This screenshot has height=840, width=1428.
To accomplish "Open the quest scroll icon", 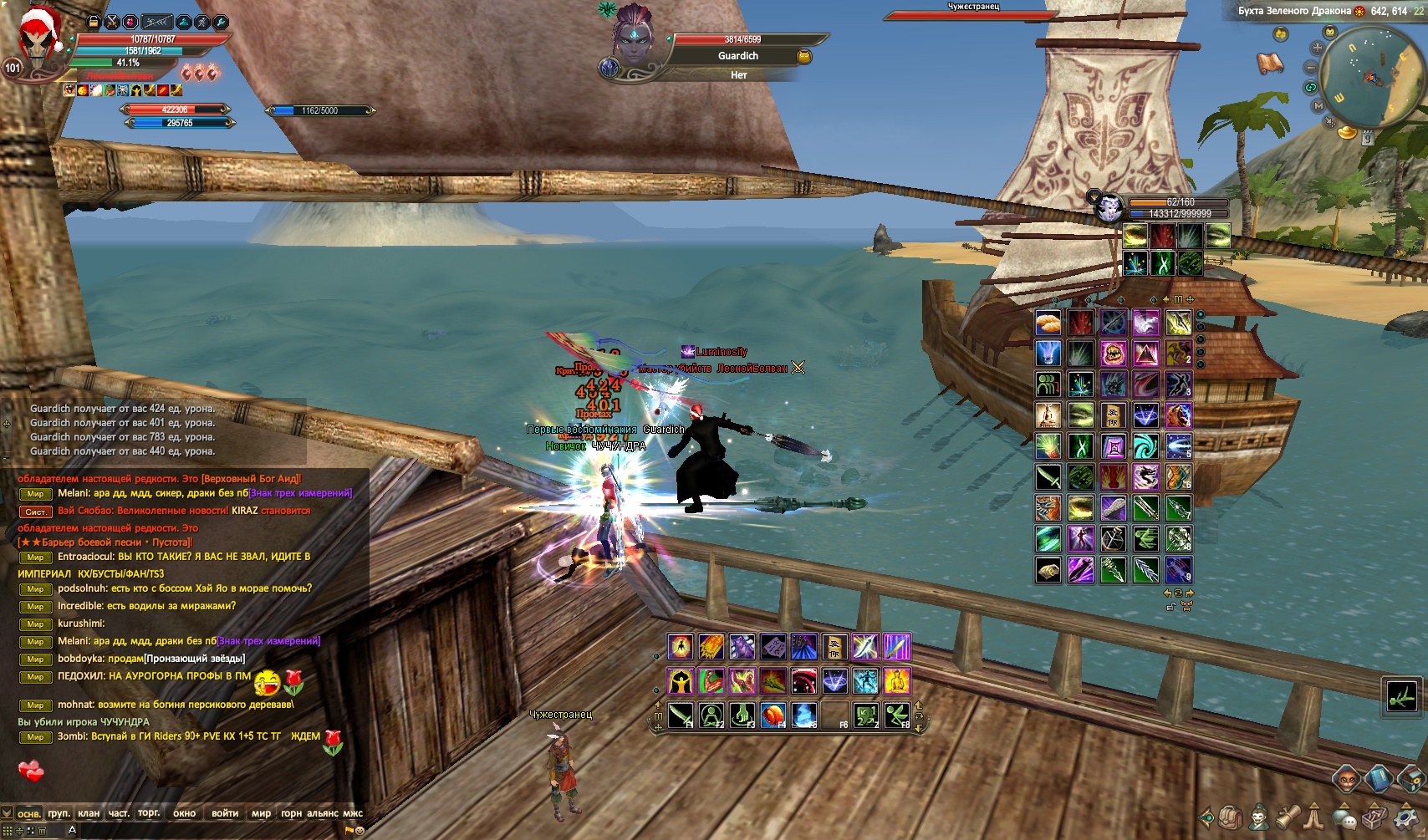I will [1288, 817].
